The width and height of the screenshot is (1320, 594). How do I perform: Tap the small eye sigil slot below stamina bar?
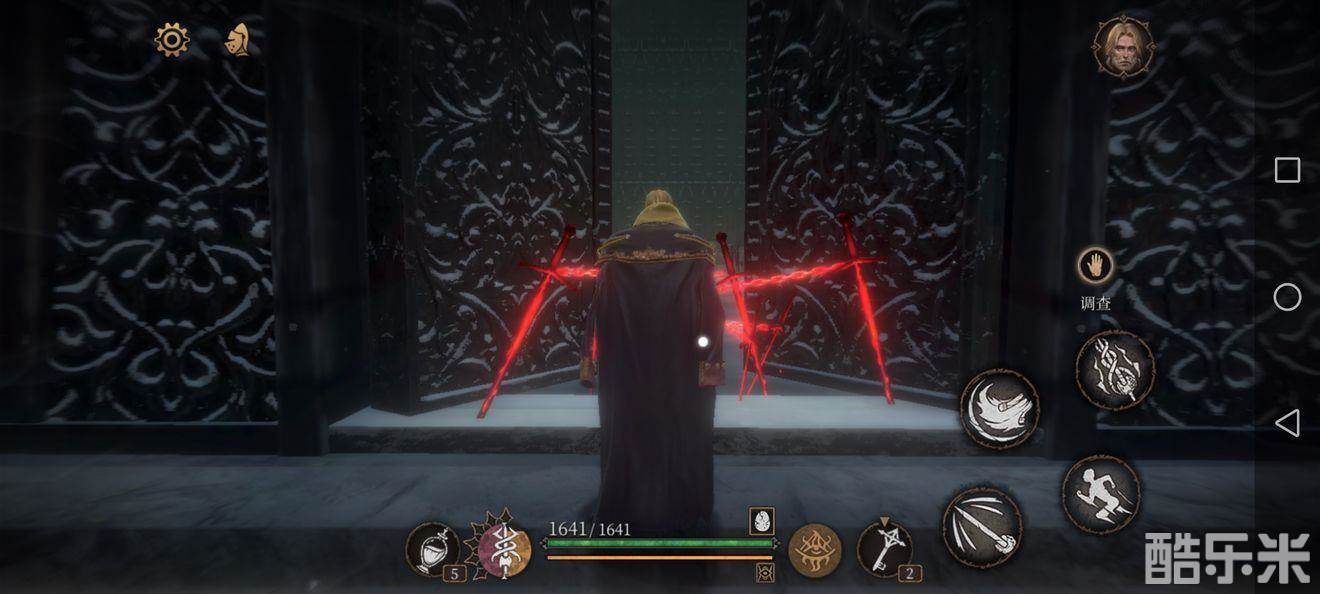(x=765, y=572)
